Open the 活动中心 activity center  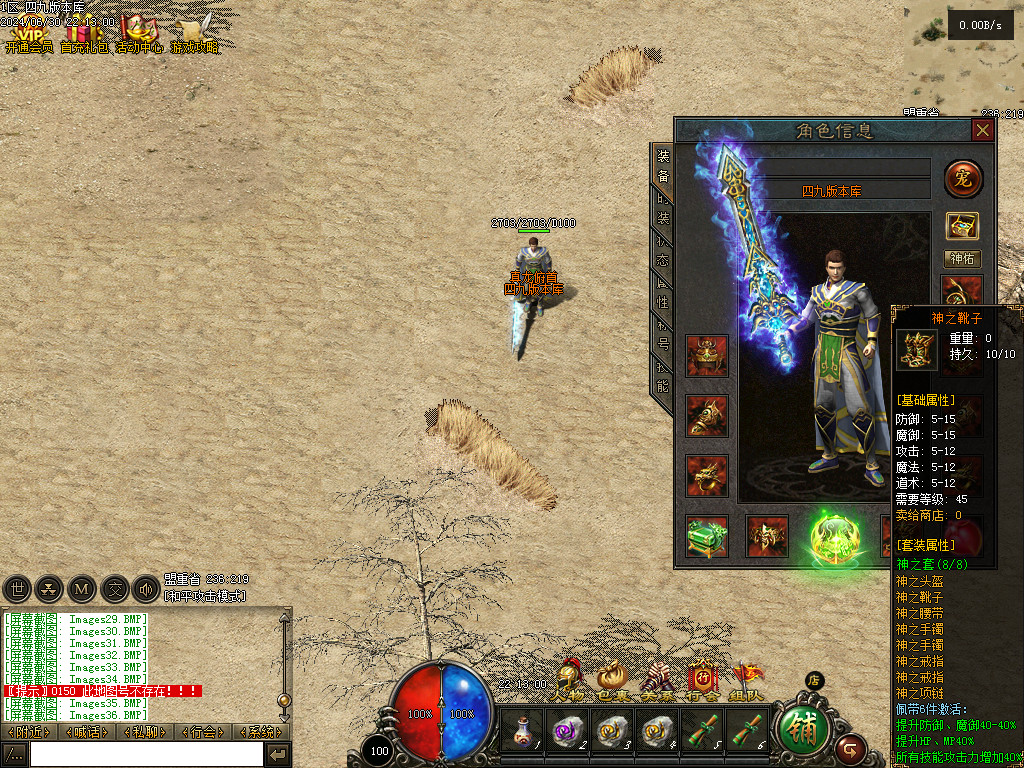coord(139,37)
